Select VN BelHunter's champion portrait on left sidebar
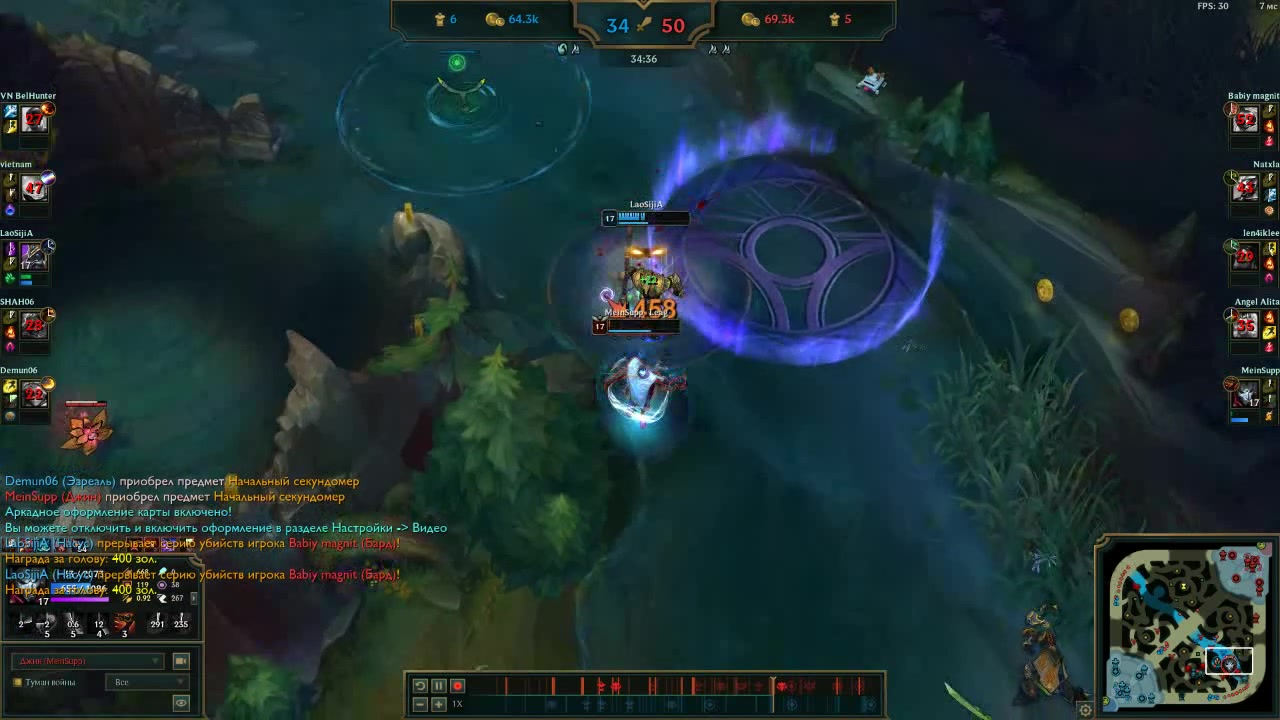This screenshot has height=720, width=1280. [x=33, y=119]
